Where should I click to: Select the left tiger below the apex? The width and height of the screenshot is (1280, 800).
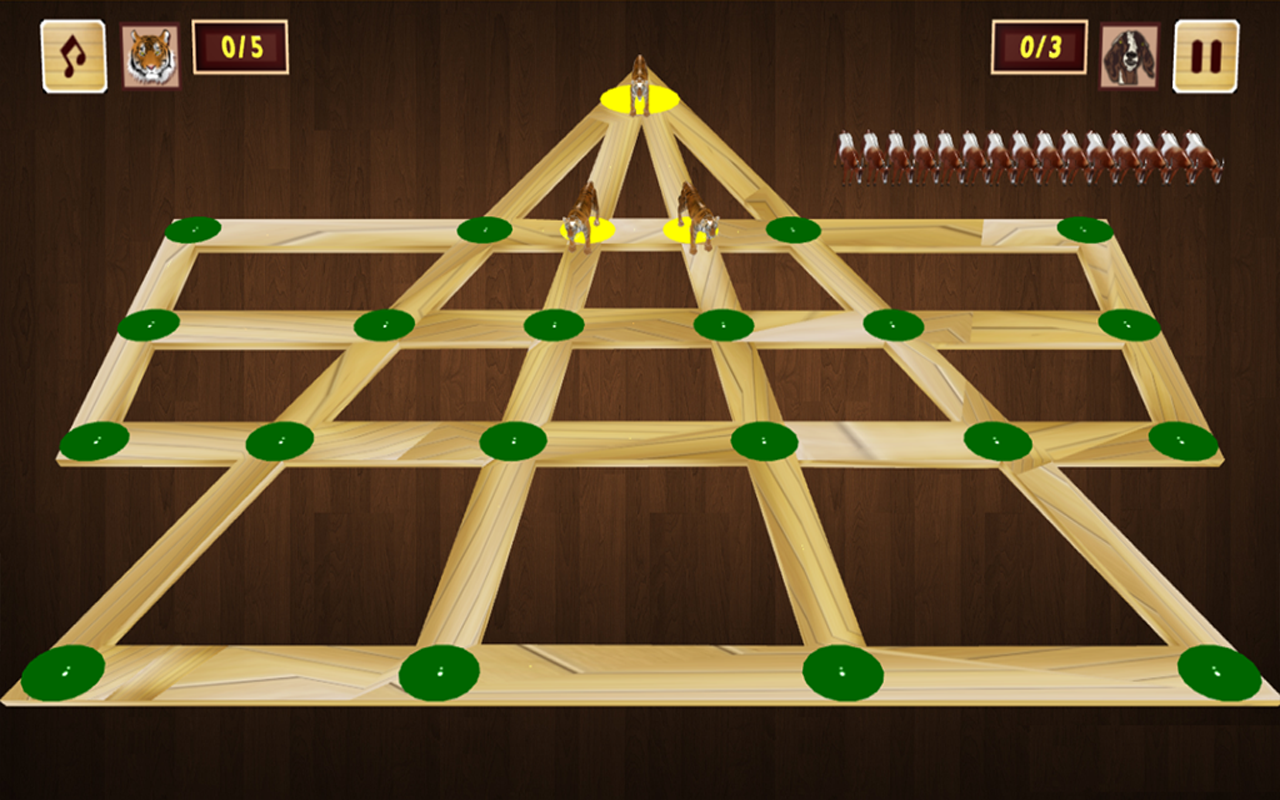coord(584,222)
